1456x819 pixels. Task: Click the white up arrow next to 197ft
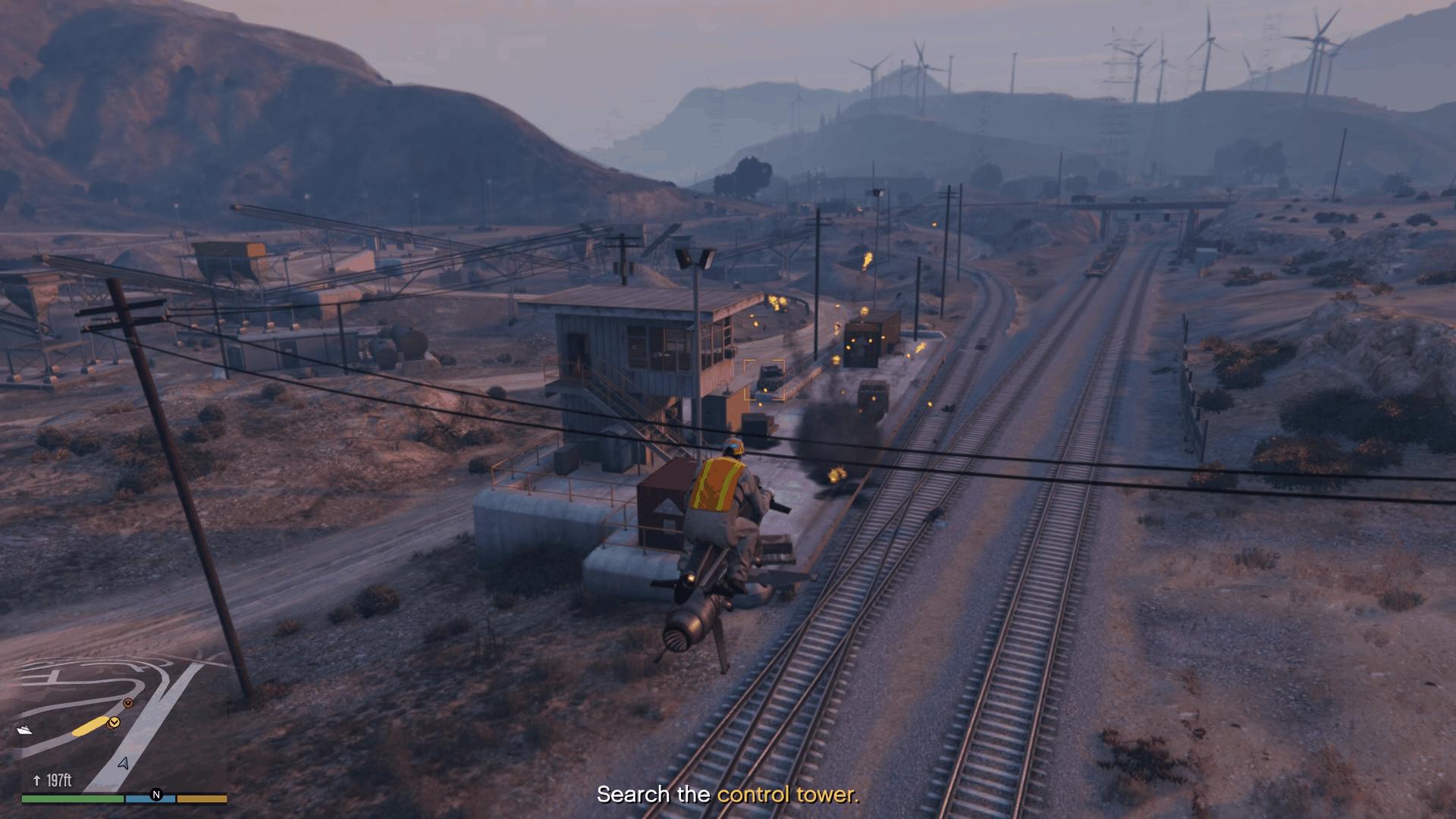pos(36,780)
